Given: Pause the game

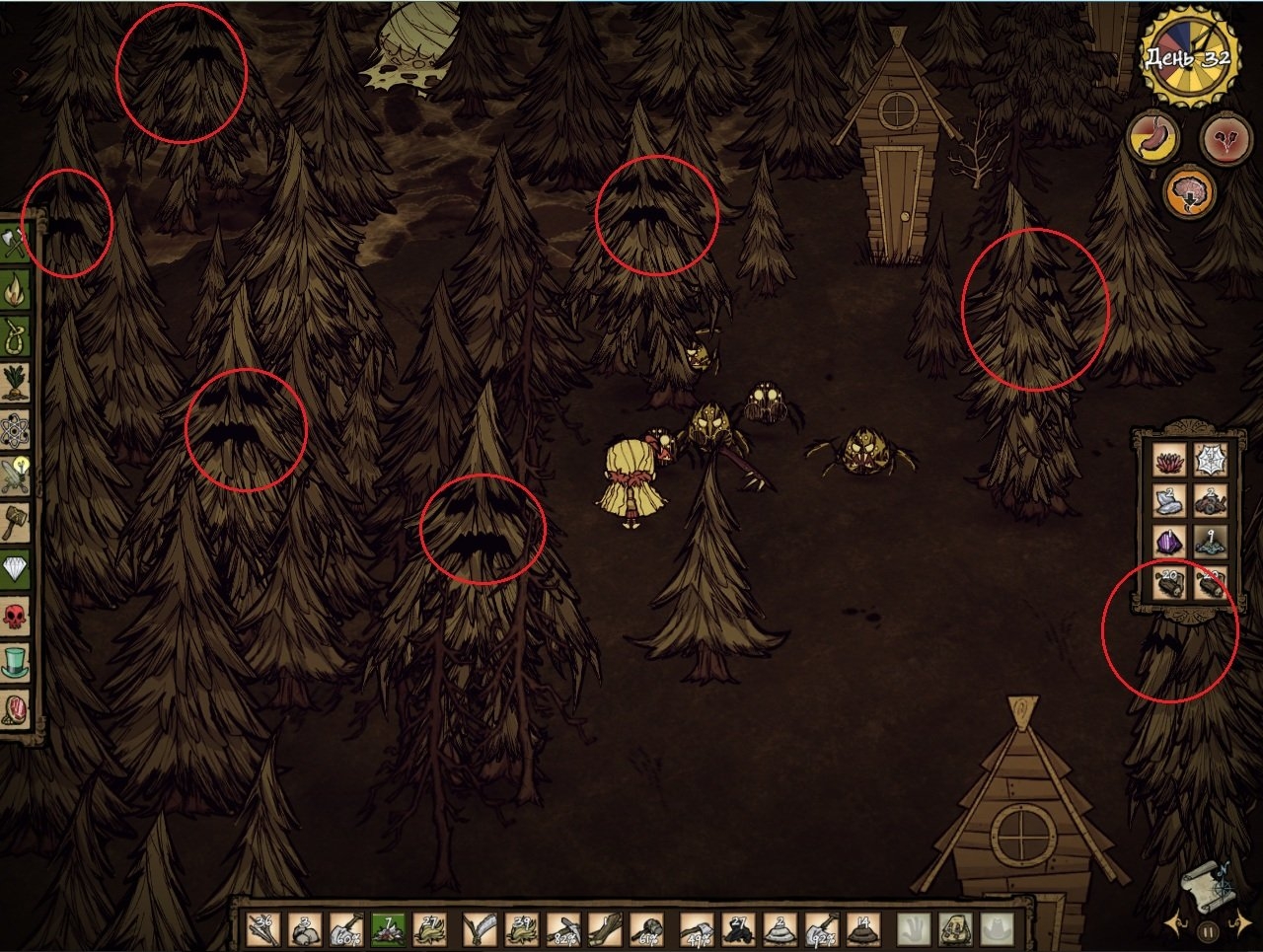Looking at the screenshot, I should [x=1210, y=929].
